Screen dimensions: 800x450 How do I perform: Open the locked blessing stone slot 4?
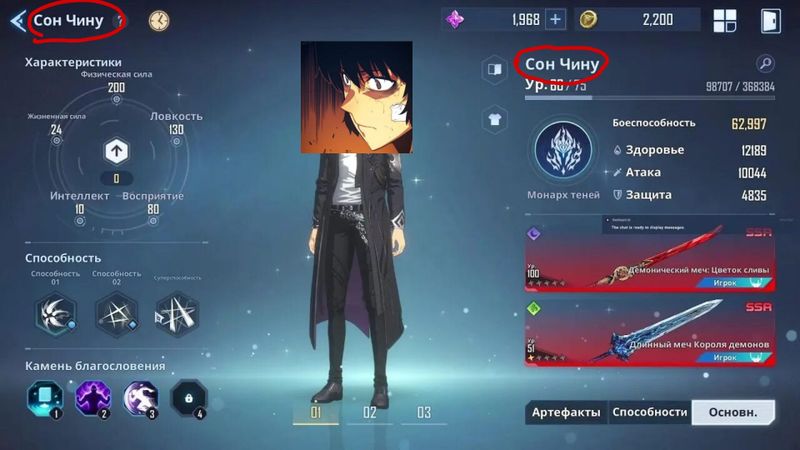pyautogui.click(x=187, y=398)
